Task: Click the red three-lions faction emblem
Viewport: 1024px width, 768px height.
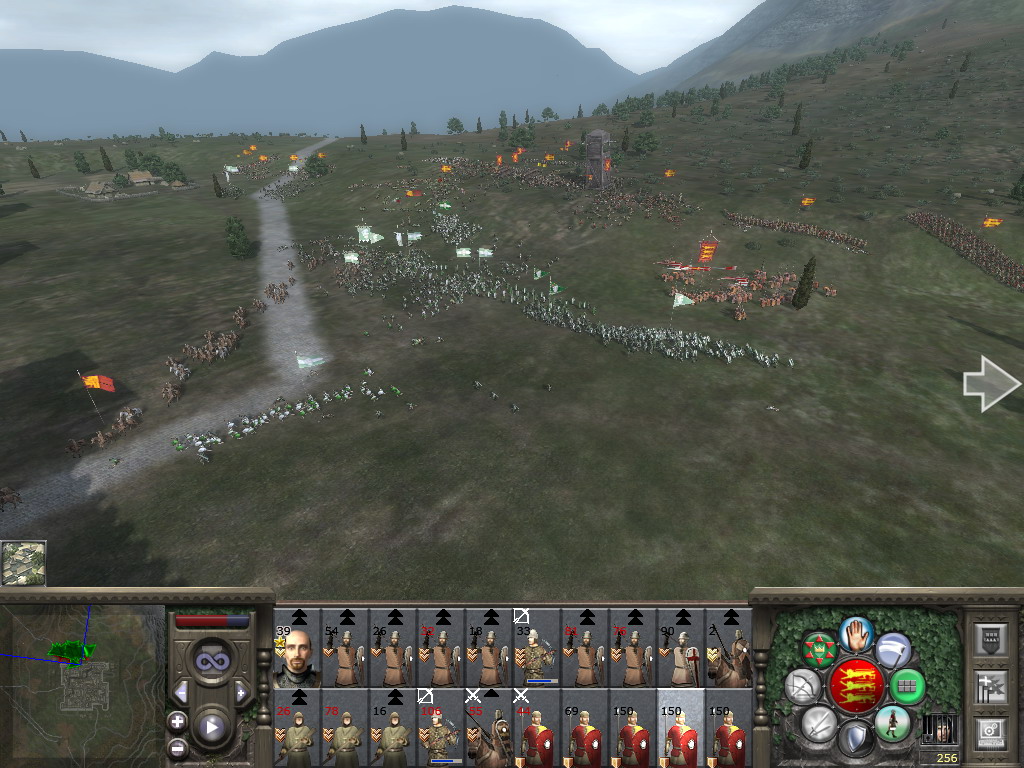Action: (857, 685)
